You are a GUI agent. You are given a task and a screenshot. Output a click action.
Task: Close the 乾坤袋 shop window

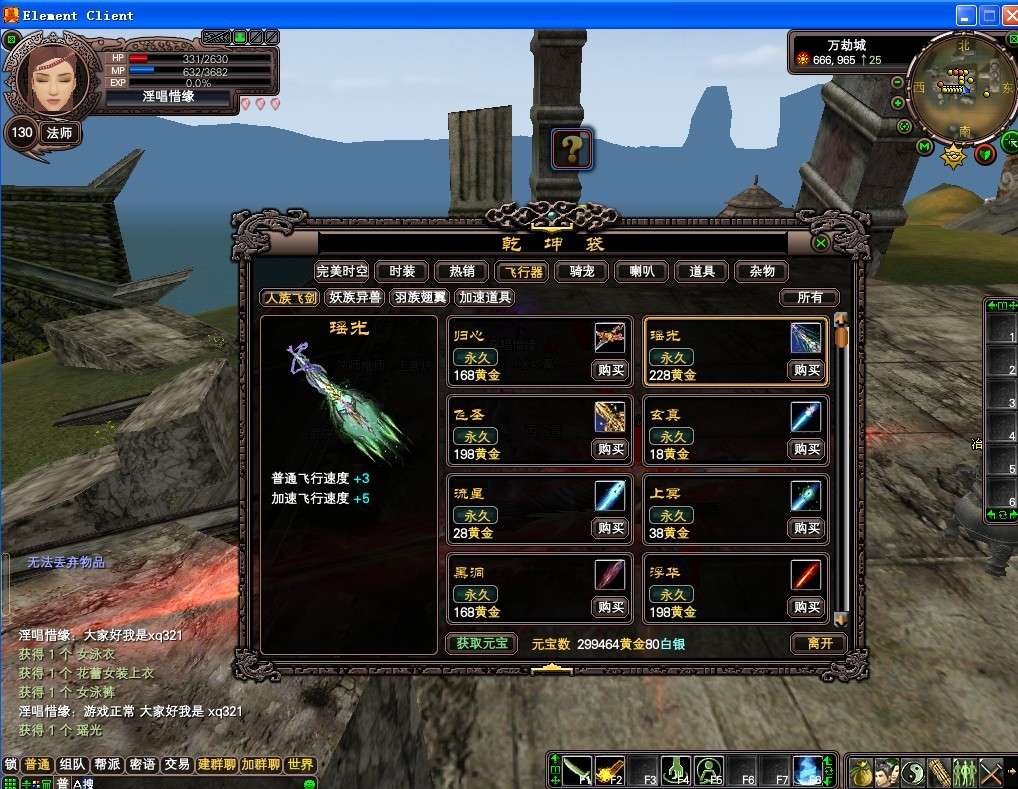(820, 243)
